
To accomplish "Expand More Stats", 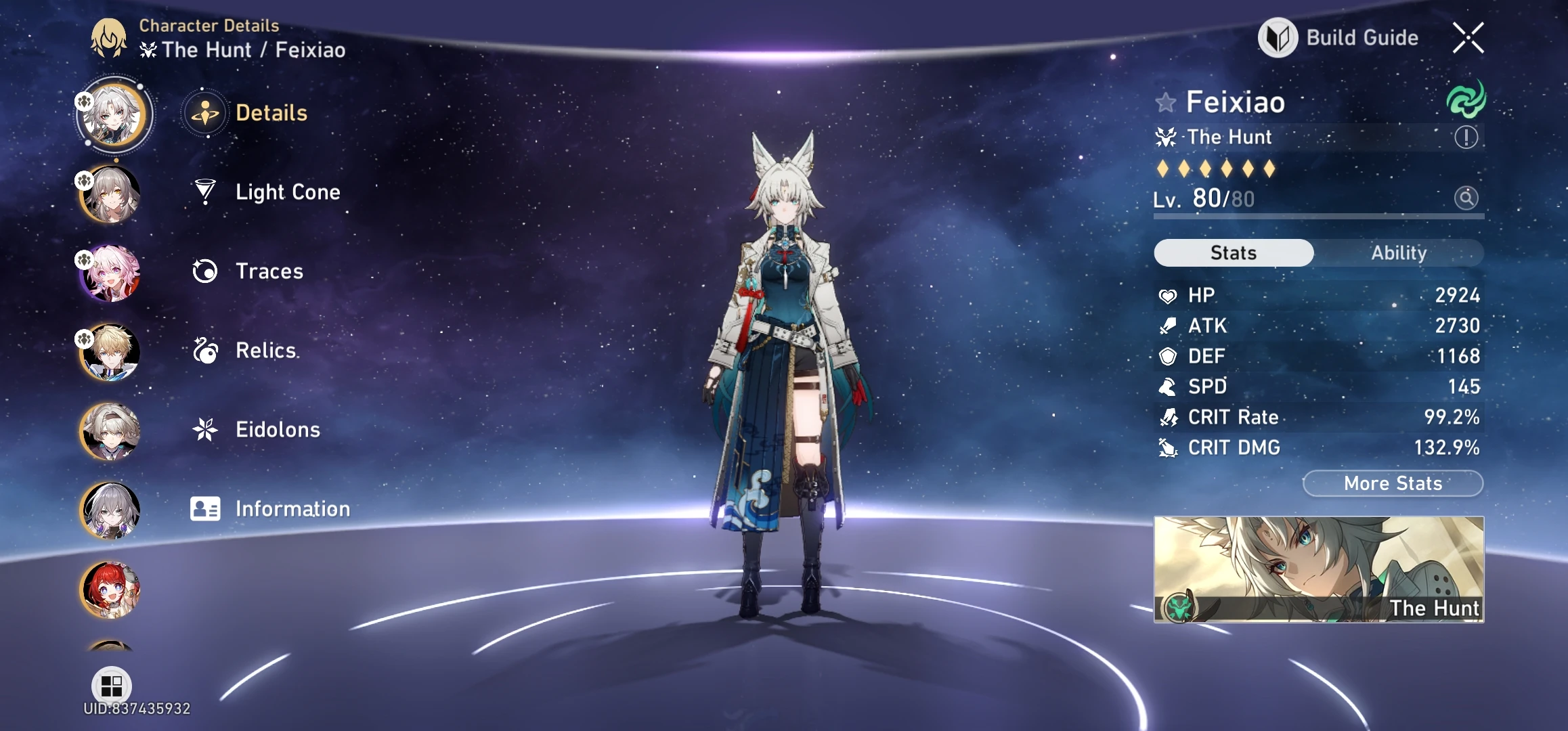I will click(x=1392, y=483).
